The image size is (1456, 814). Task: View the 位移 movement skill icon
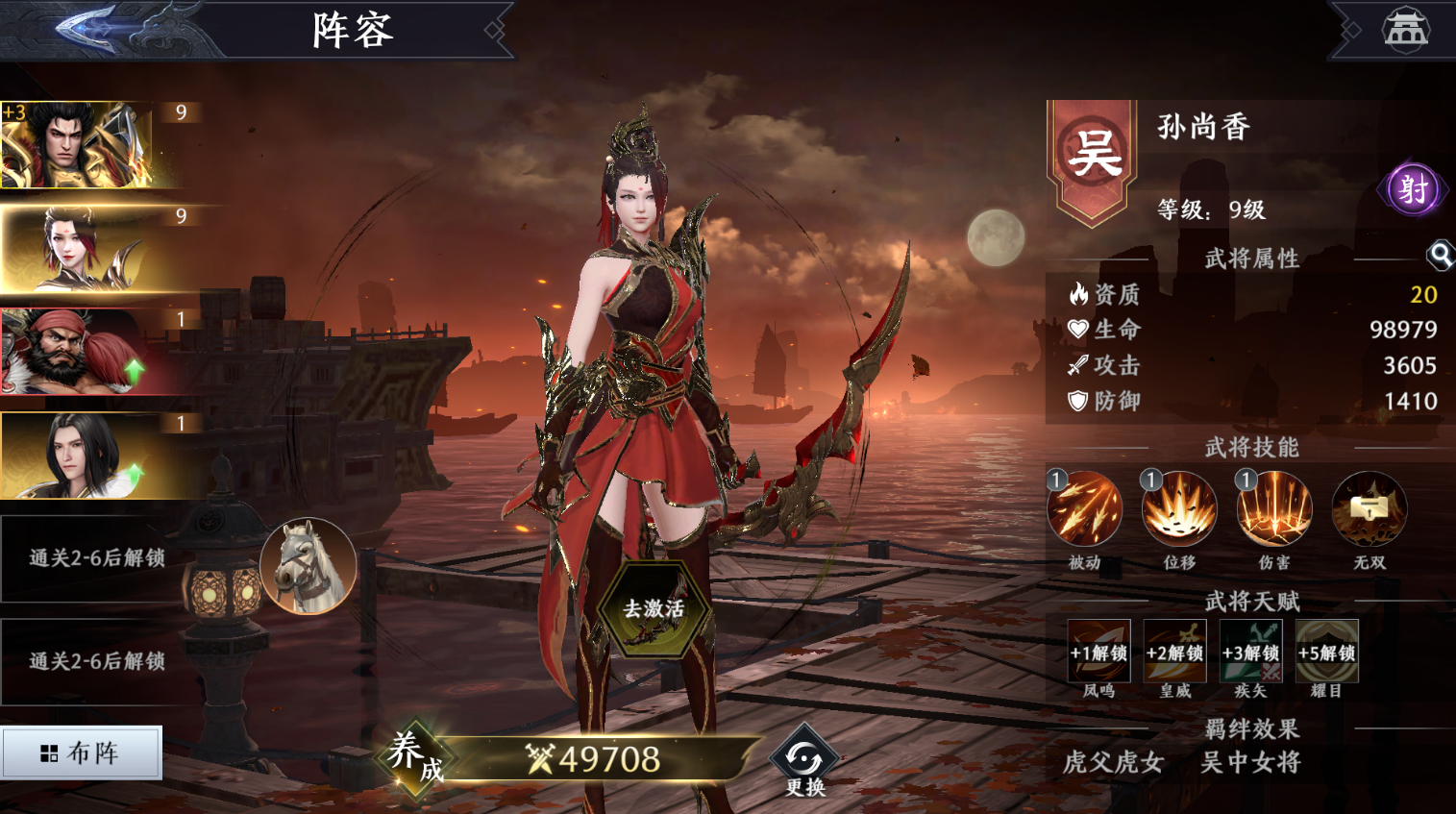point(1179,509)
